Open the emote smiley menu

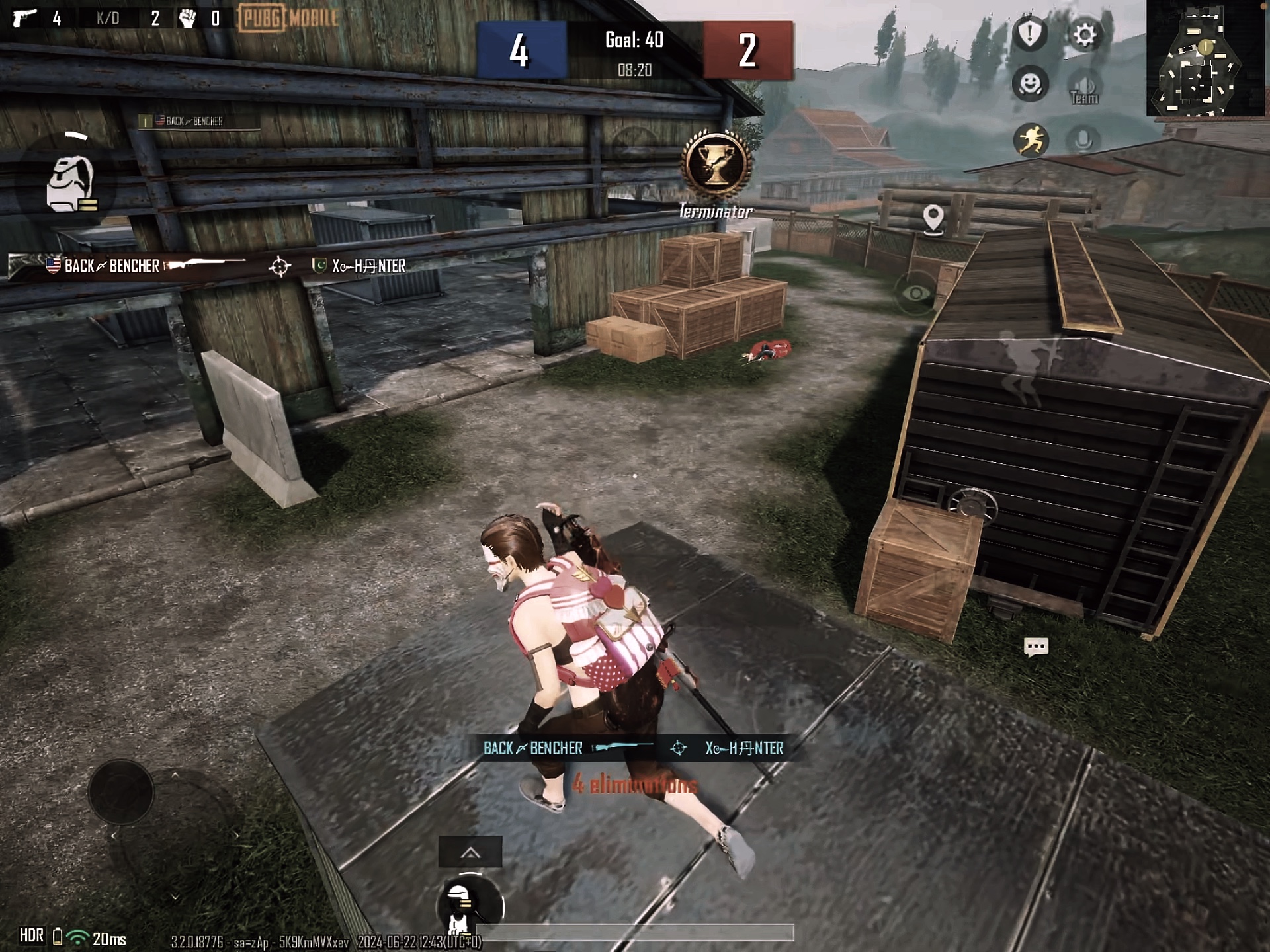[x=1030, y=84]
